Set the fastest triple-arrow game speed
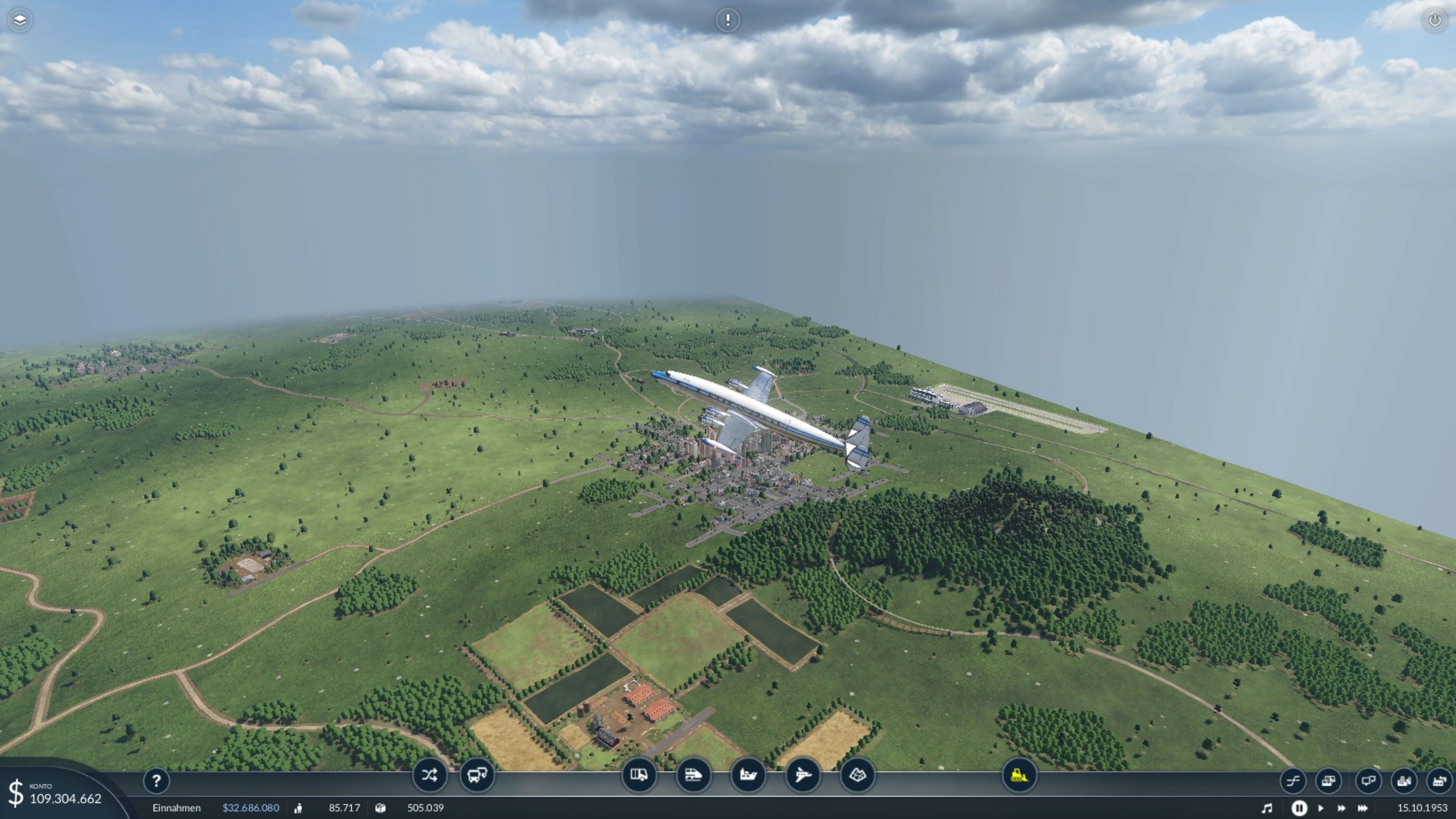This screenshot has width=1456, height=819. 1363,808
